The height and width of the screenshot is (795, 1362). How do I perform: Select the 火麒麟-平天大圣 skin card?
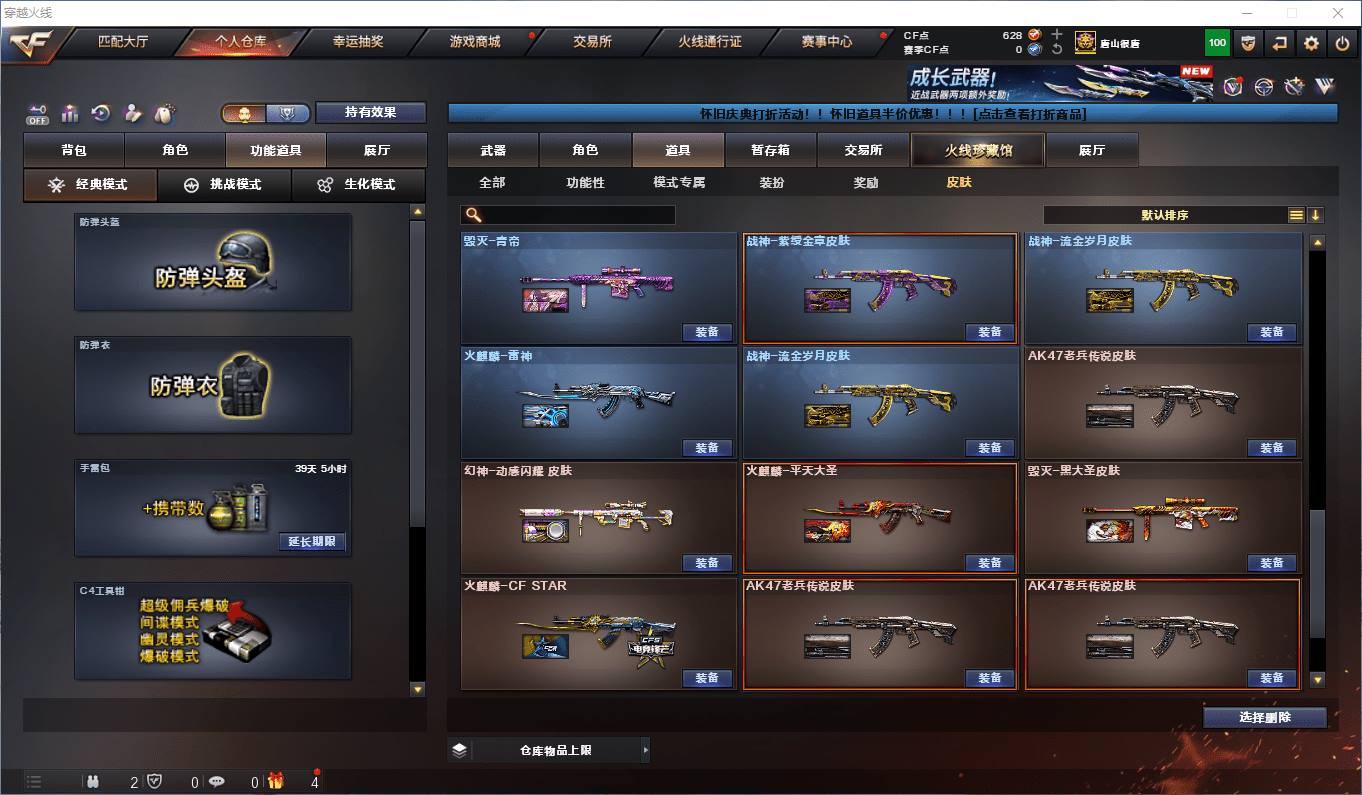880,517
